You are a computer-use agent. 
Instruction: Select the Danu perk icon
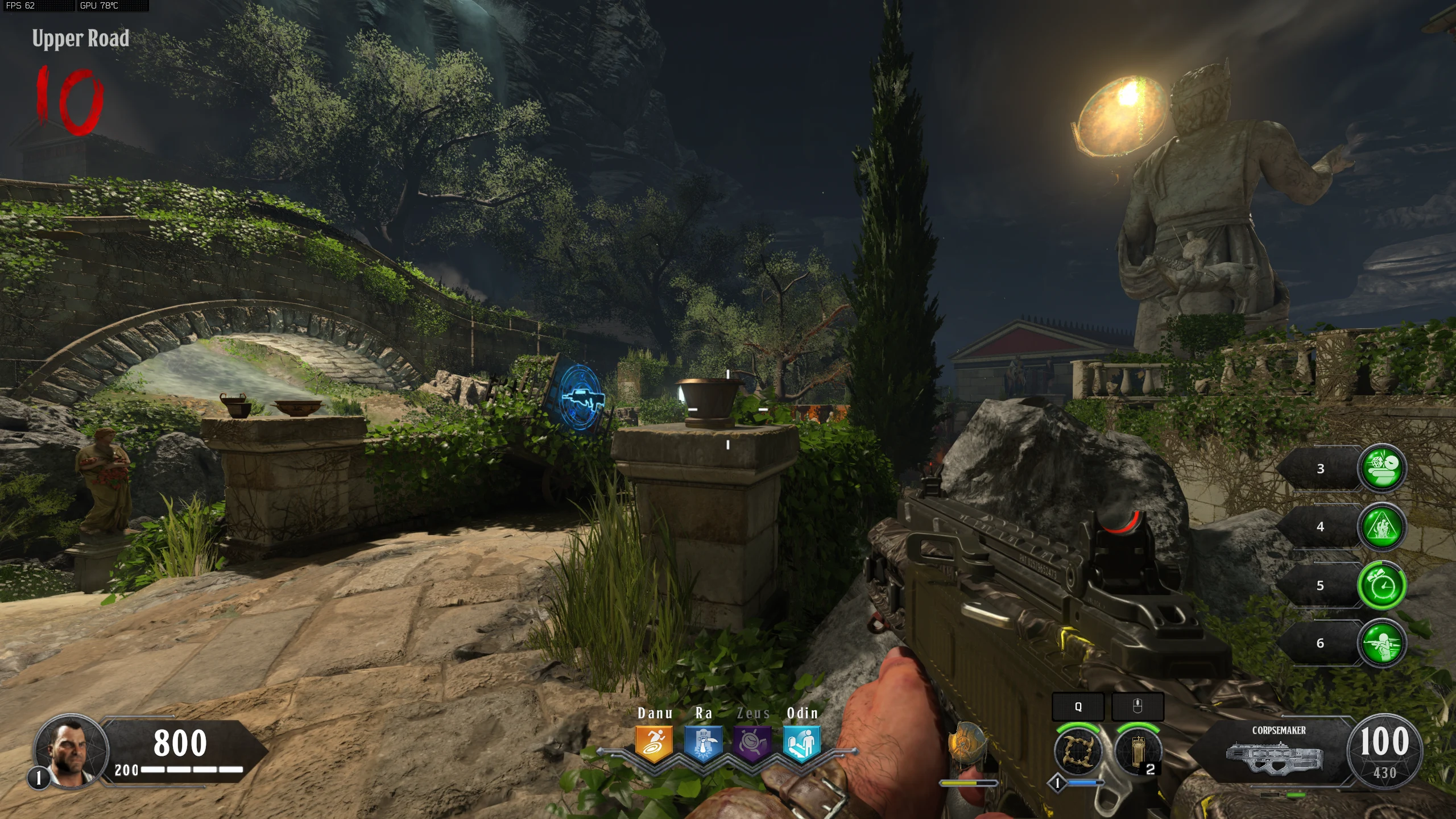[654, 743]
